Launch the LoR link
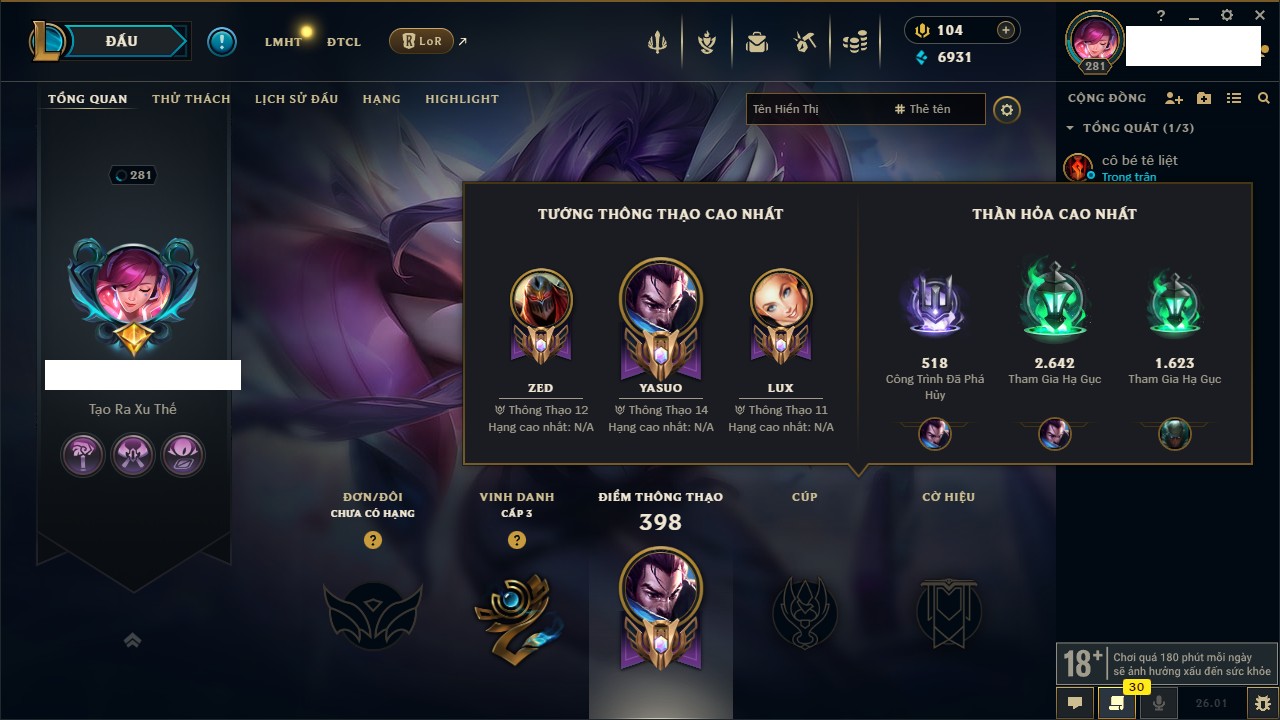Image resolution: width=1280 pixels, height=720 pixels. (x=422, y=41)
